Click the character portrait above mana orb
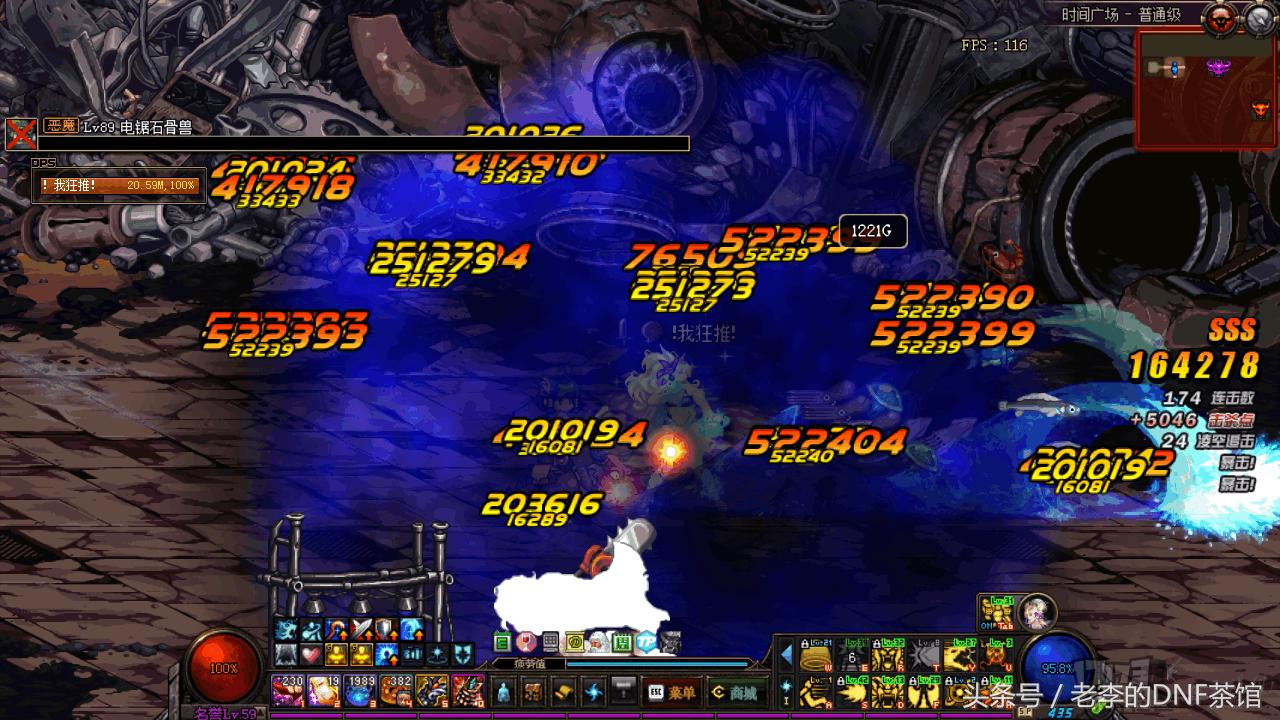 tap(1036, 611)
